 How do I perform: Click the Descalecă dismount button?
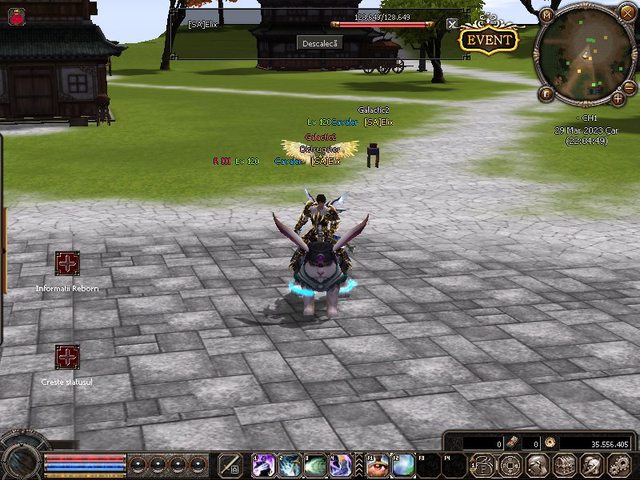tap(320, 42)
